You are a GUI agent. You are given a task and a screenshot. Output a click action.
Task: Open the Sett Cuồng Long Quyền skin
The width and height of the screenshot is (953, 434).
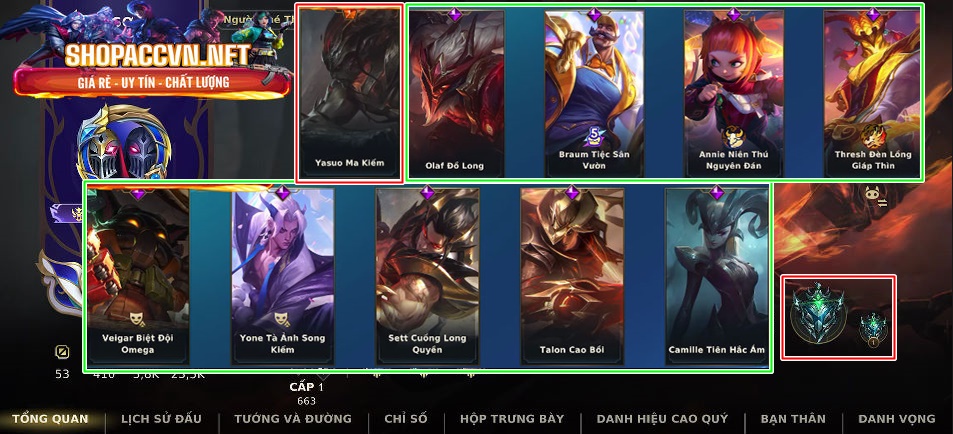pos(427,275)
